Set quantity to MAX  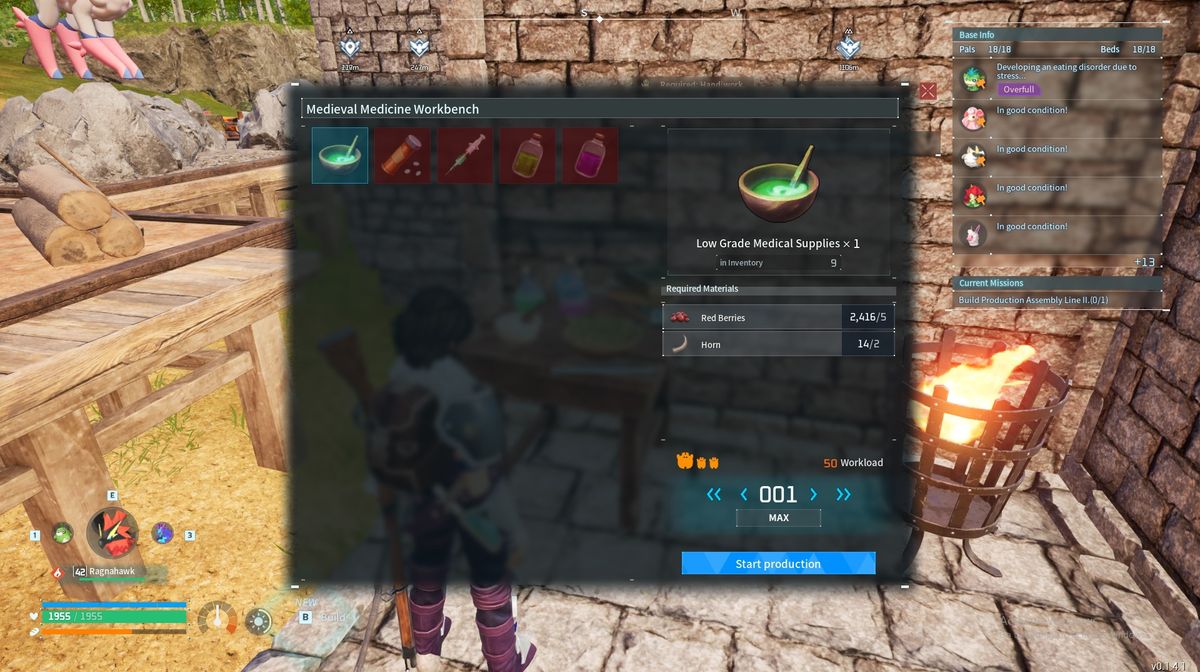coord(778,518)
